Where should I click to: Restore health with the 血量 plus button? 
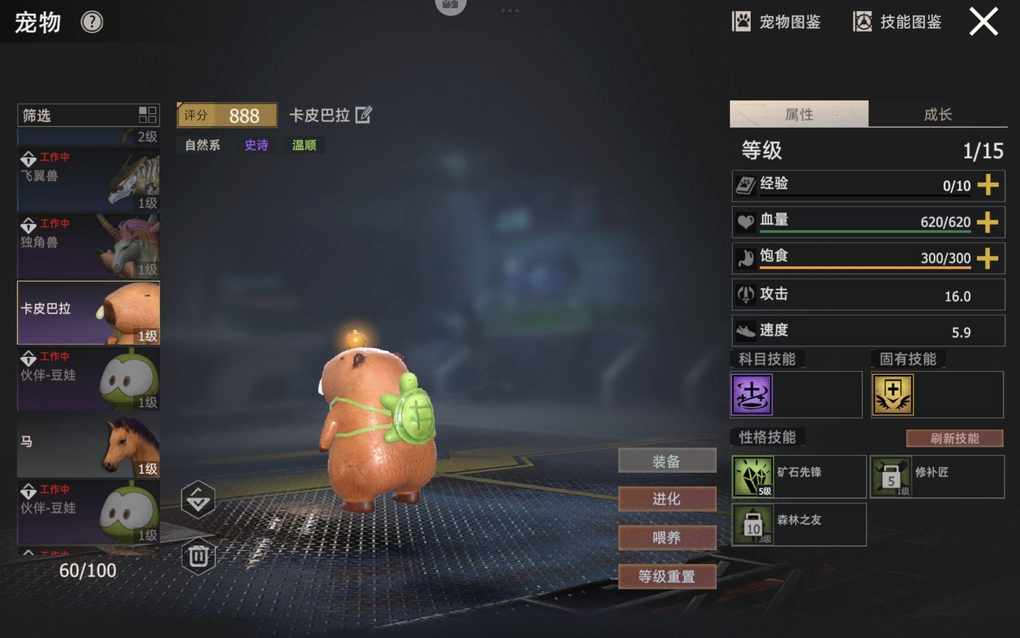[x=987, y=222]
